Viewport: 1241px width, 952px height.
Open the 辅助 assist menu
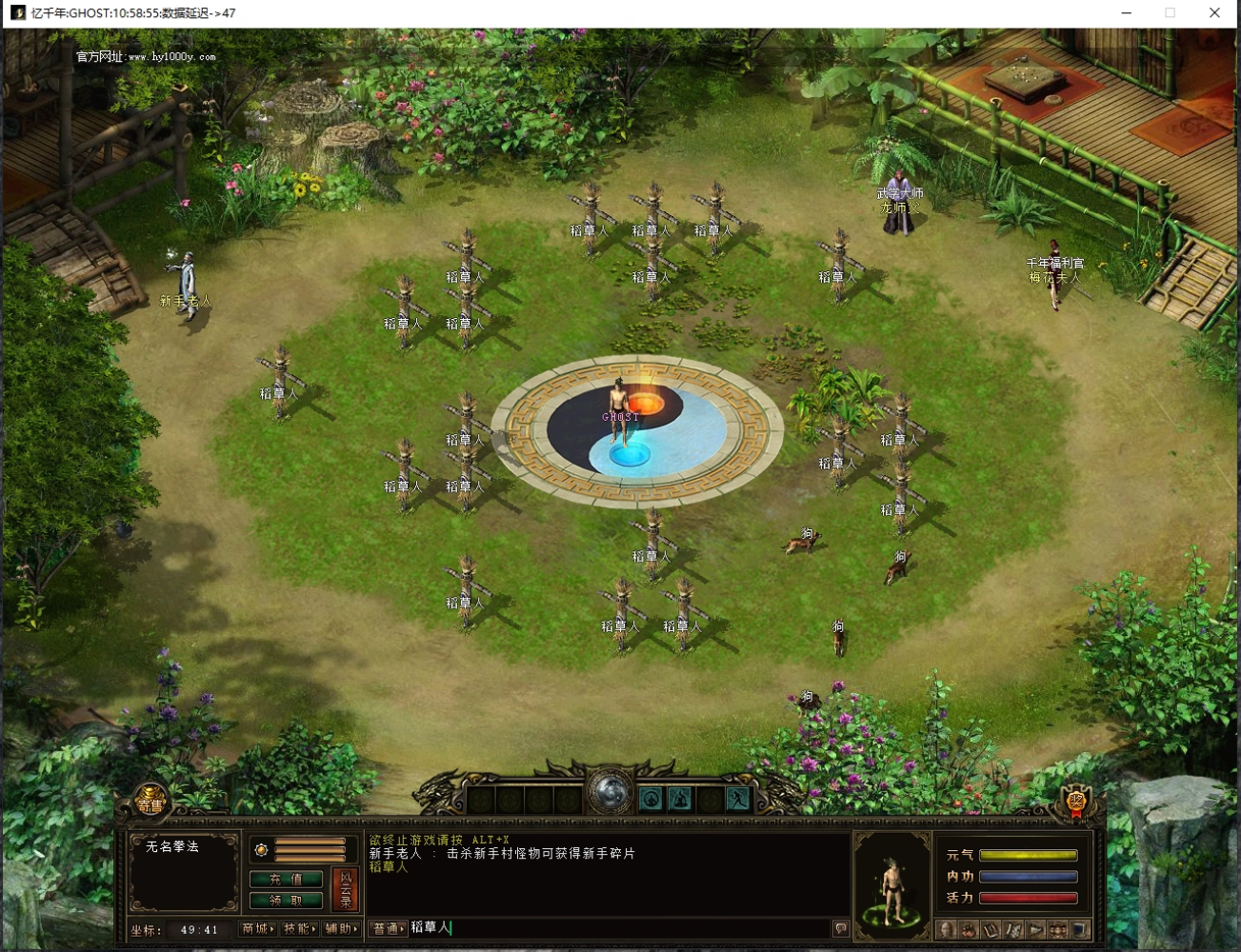(341, 929)
